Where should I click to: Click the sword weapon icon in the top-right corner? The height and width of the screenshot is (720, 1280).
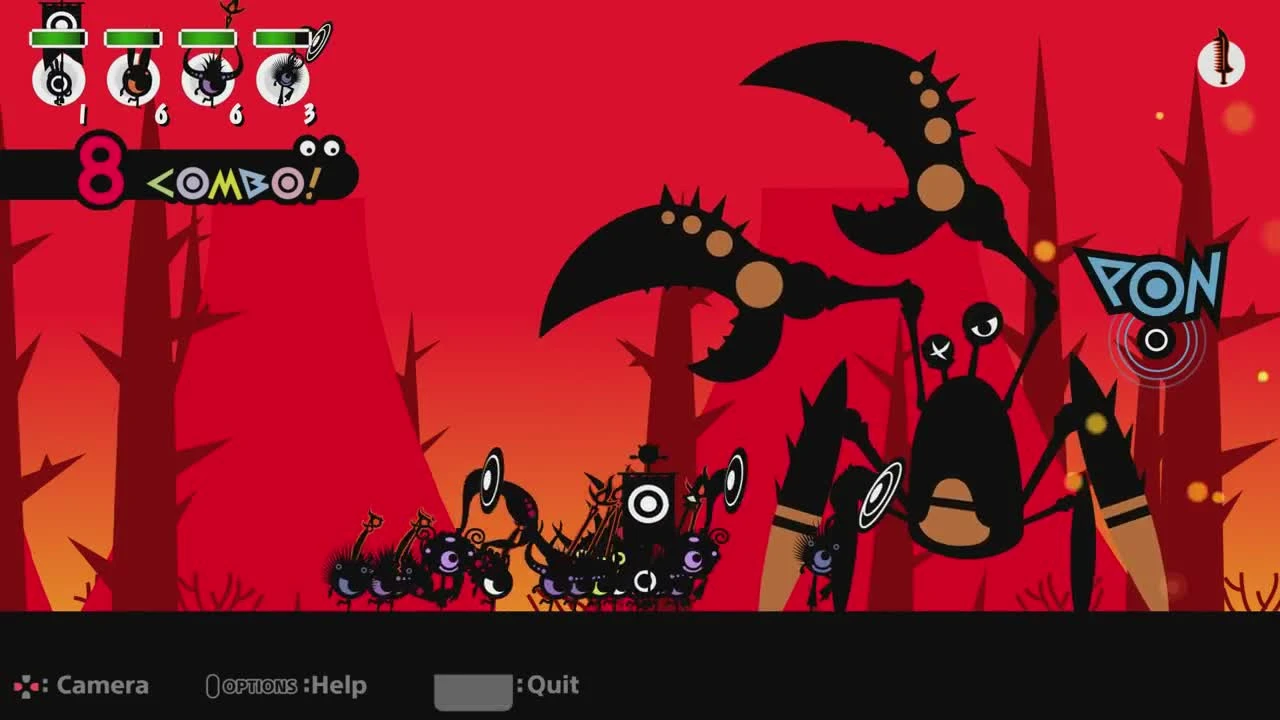click(1222, 65)
